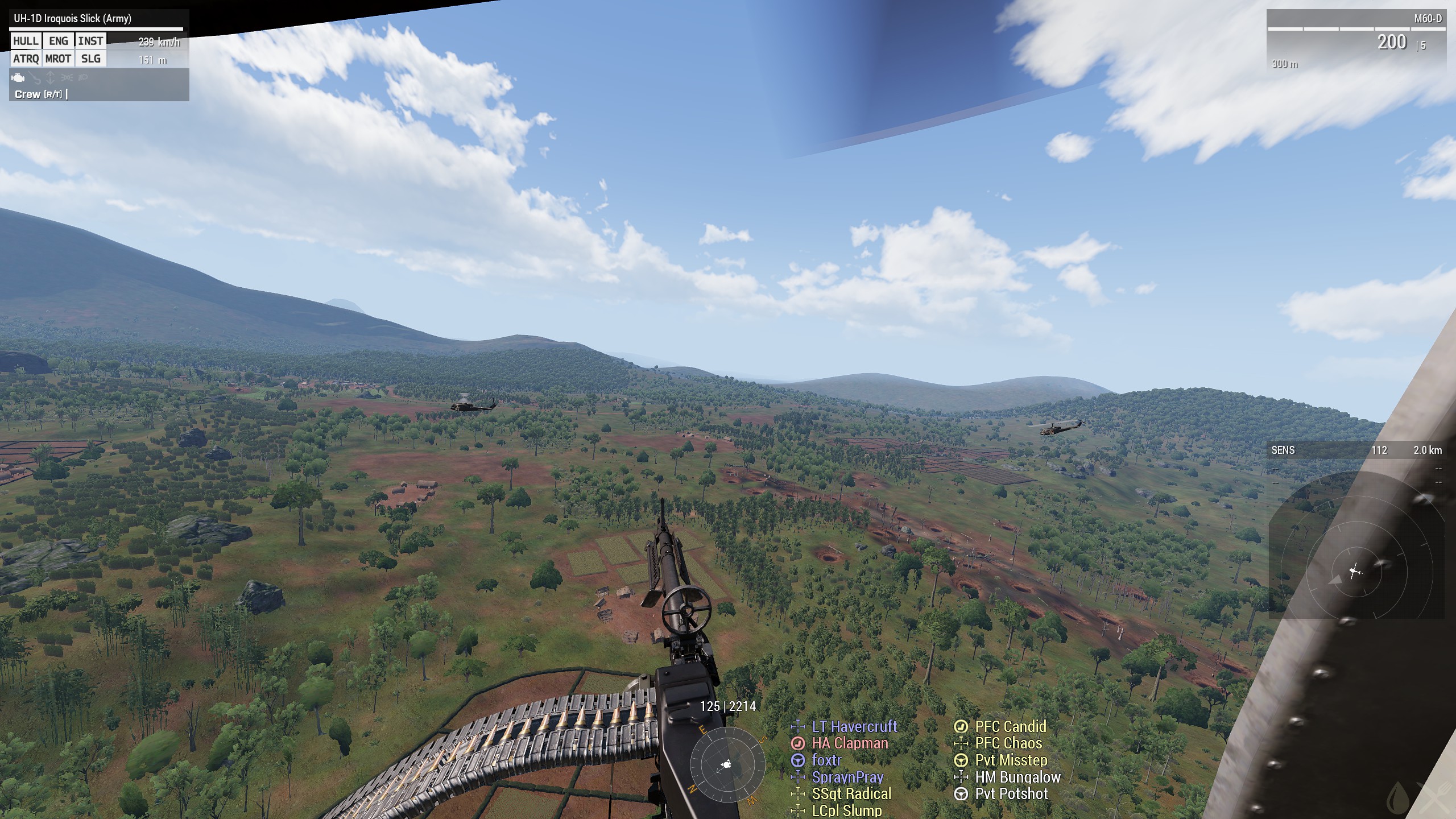The height and width of the screenshot is (819, 1456).
Task: Select the ATRQ tail rotor indicator
Action: coord(26,59)
